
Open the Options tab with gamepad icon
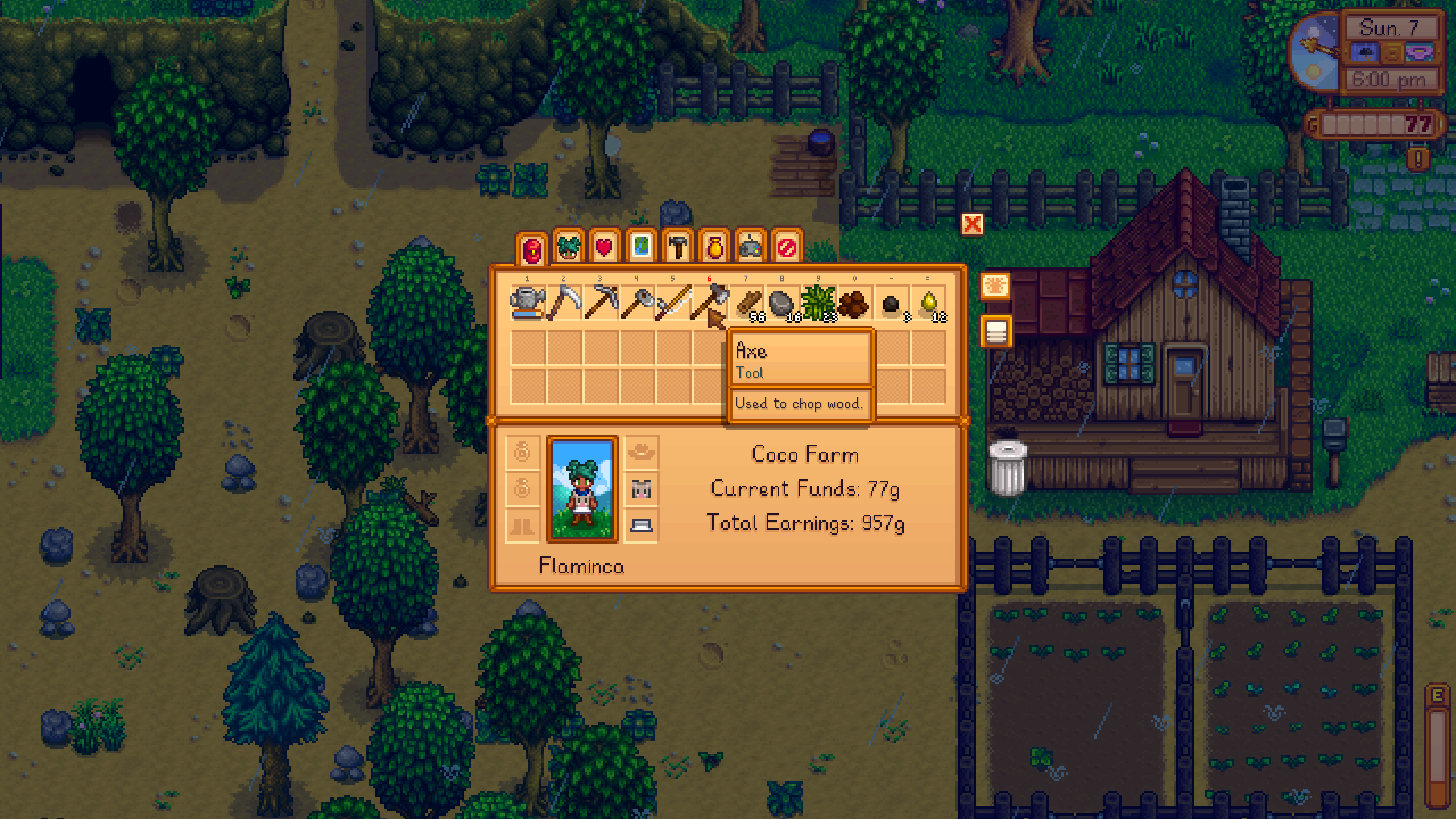coord(750,248)
